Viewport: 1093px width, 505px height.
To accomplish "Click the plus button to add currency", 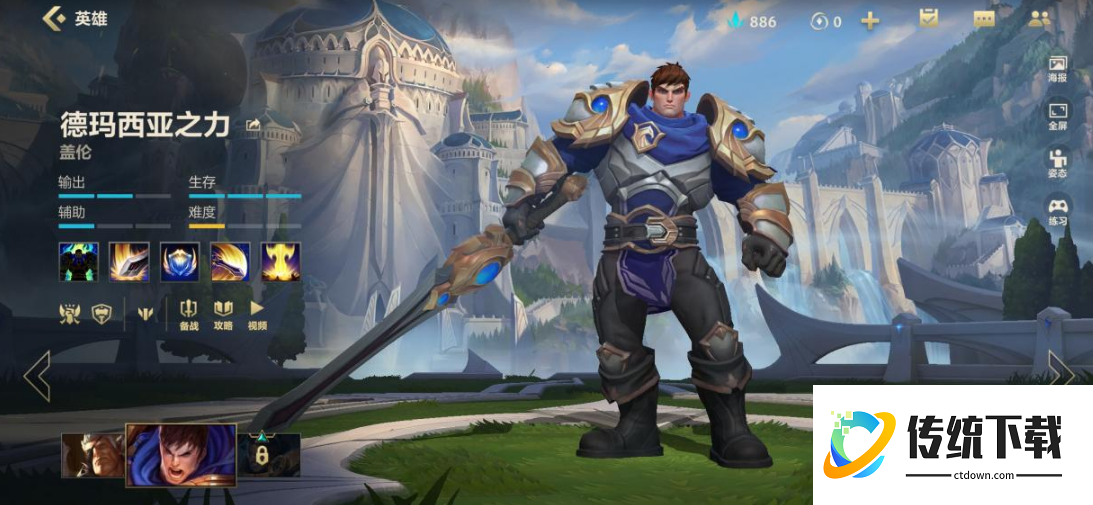I will [x=870, y=20].
